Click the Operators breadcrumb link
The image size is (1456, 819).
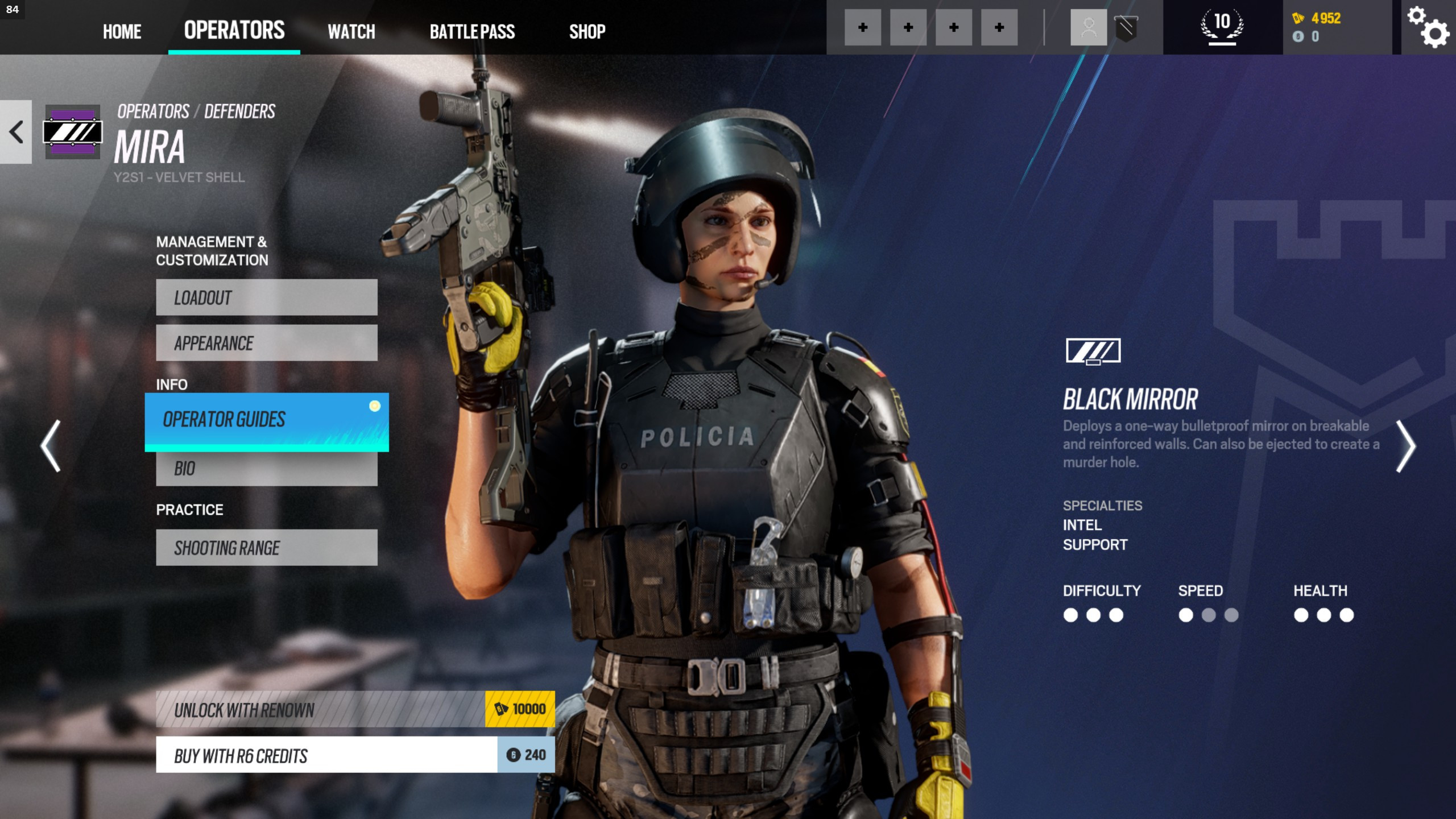[153, 111]
